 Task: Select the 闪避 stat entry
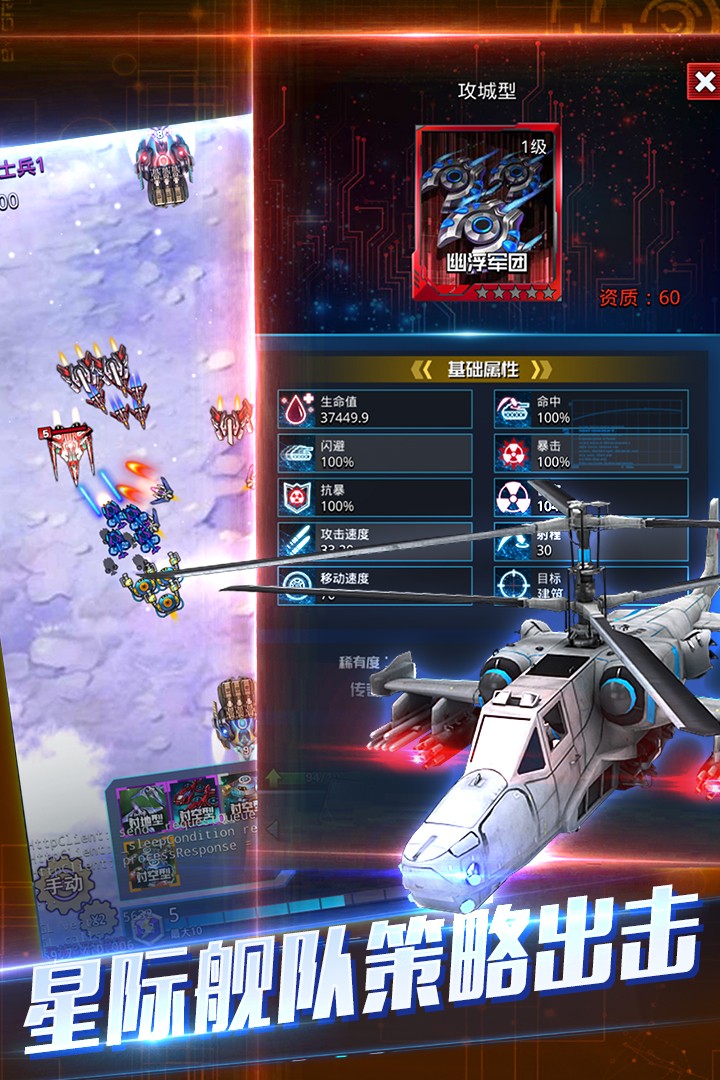(375, 453)
